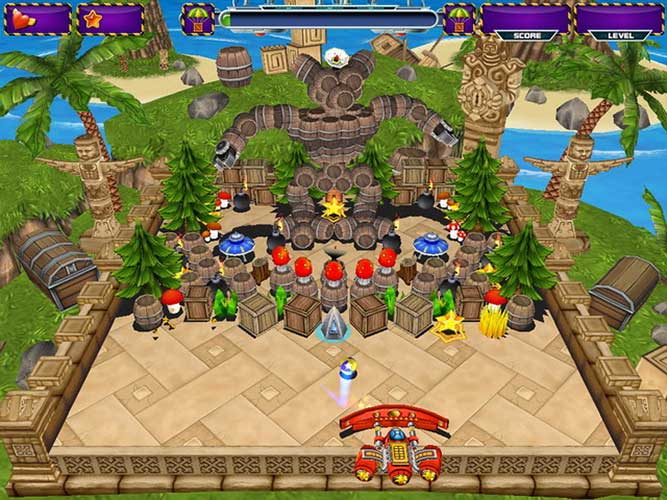
Task: Select the gold star panel
Action: click(110, 19)
